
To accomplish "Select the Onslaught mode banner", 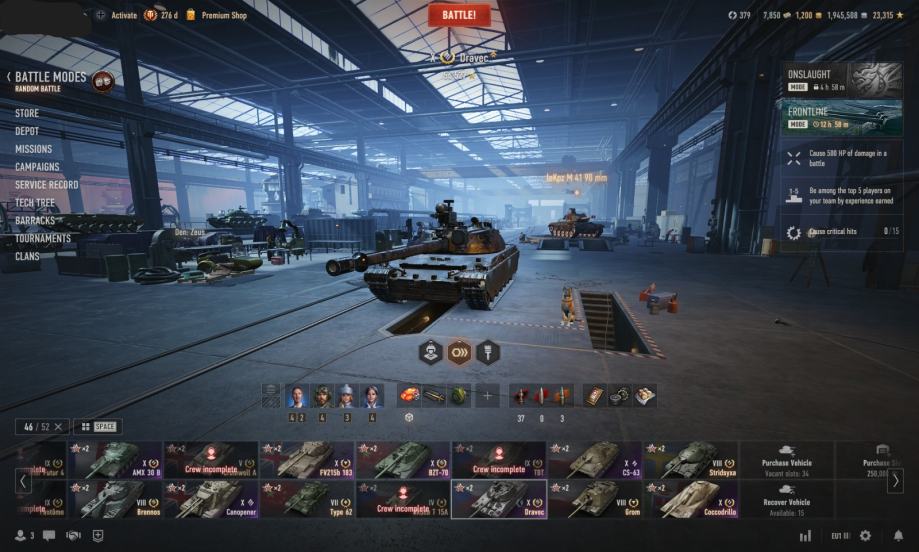I will (843, 80).
